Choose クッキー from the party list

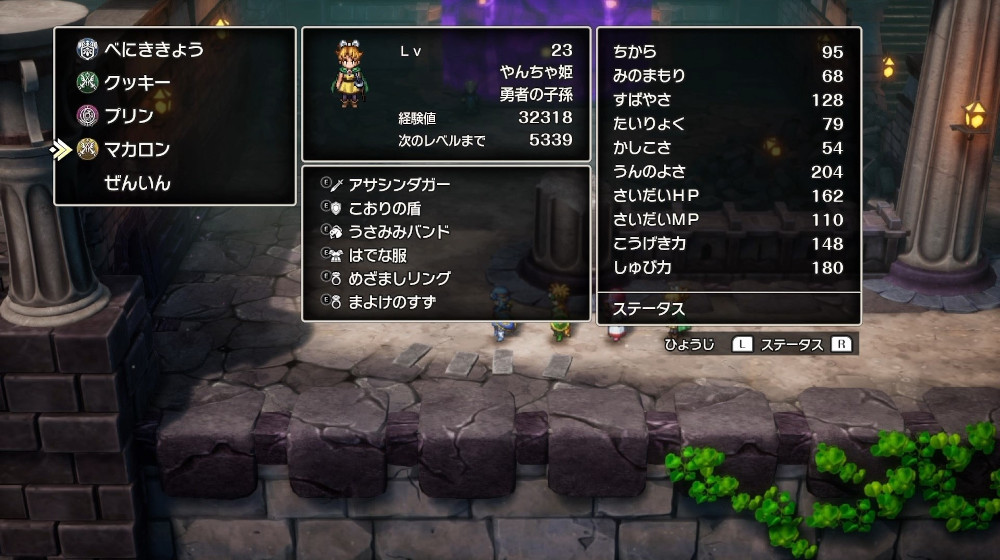138,83
